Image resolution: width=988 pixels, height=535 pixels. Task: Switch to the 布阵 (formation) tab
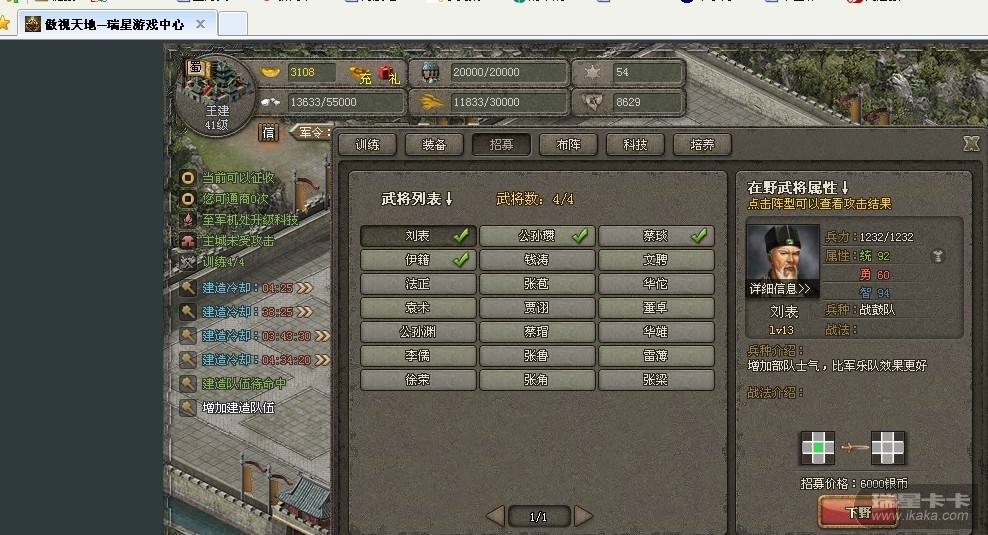pyautogui.click(x=568, y=145)
